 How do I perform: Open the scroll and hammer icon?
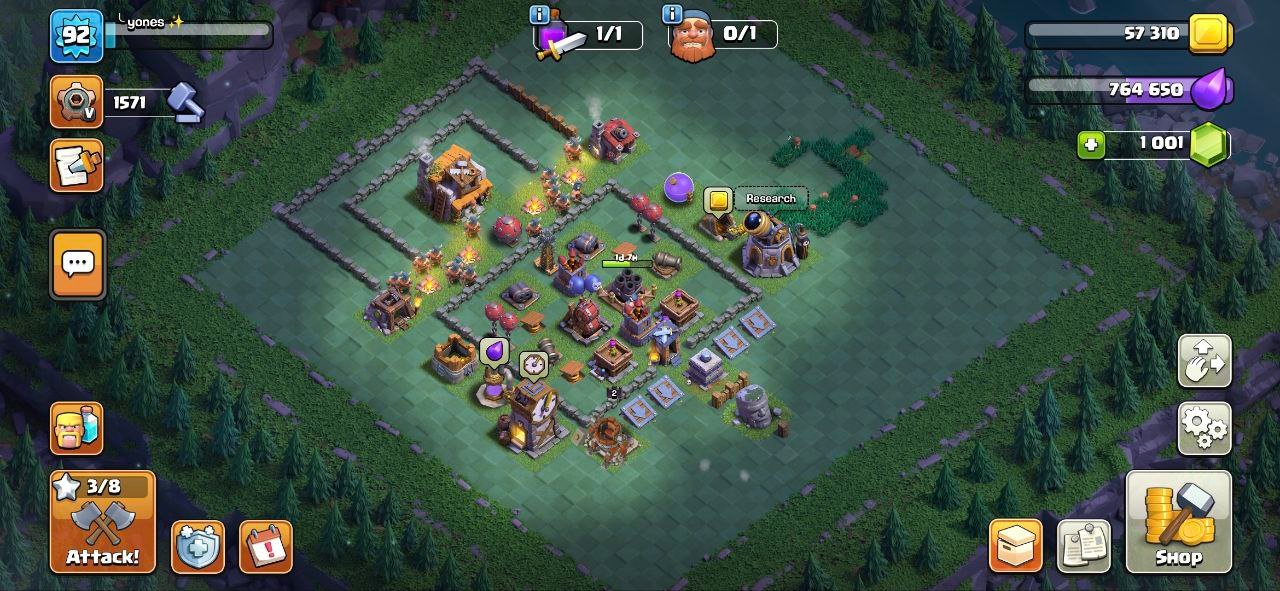(77, 165)
